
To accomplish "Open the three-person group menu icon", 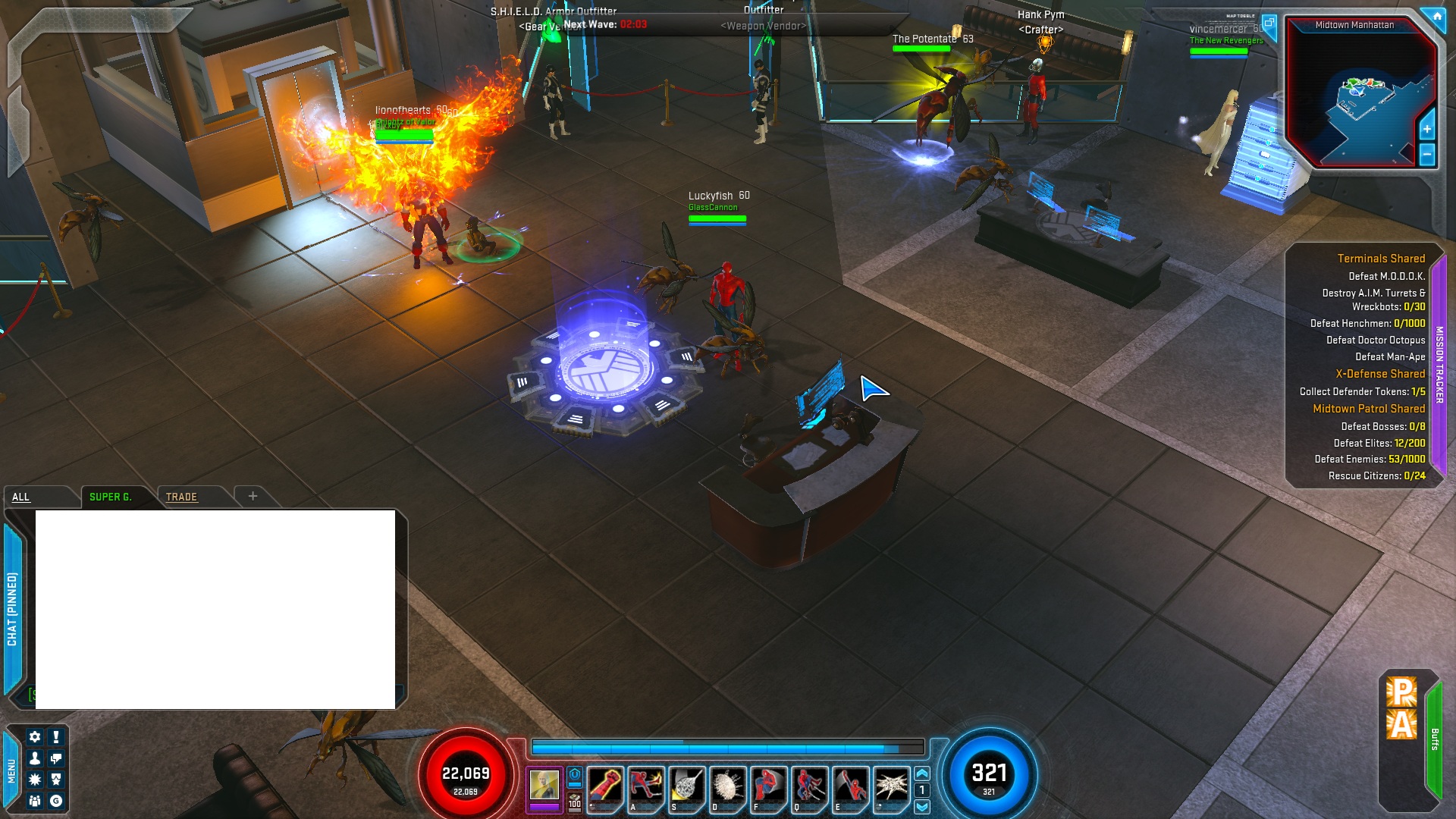I will [35, 801].
